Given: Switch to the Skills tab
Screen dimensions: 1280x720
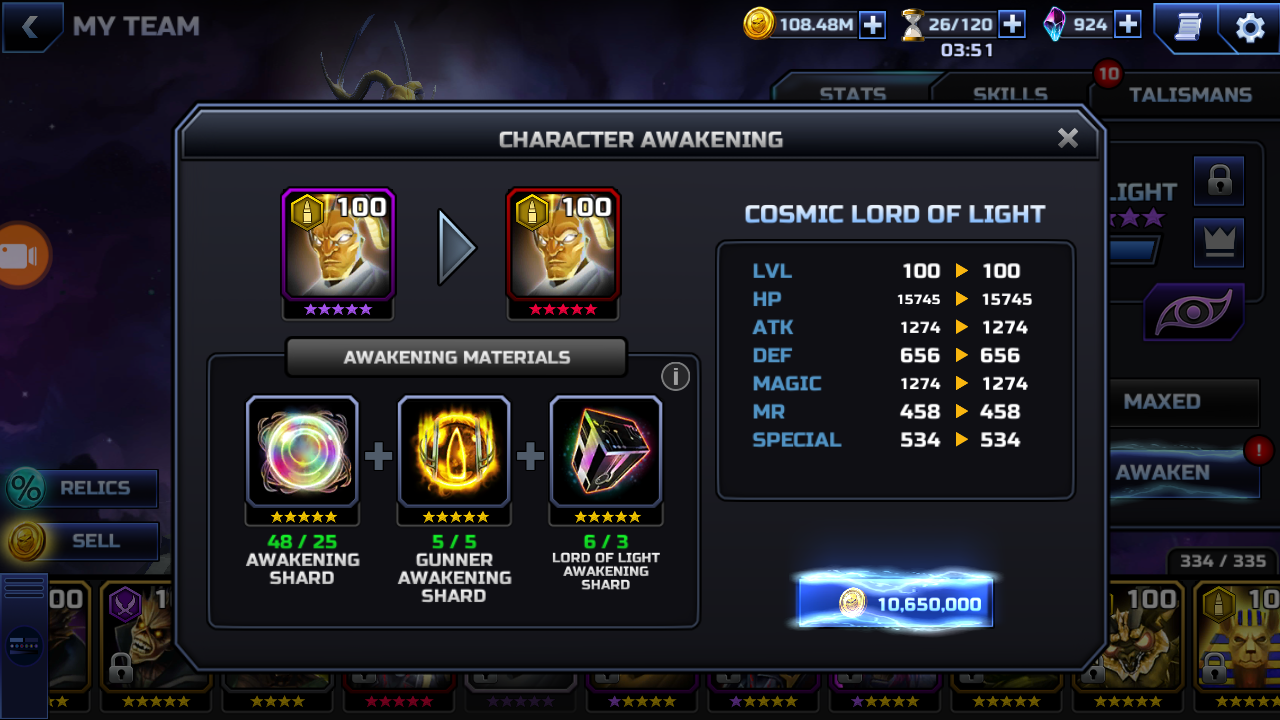Looking at the screenshot, I should pyautogui.click(x=1010, y=94).
